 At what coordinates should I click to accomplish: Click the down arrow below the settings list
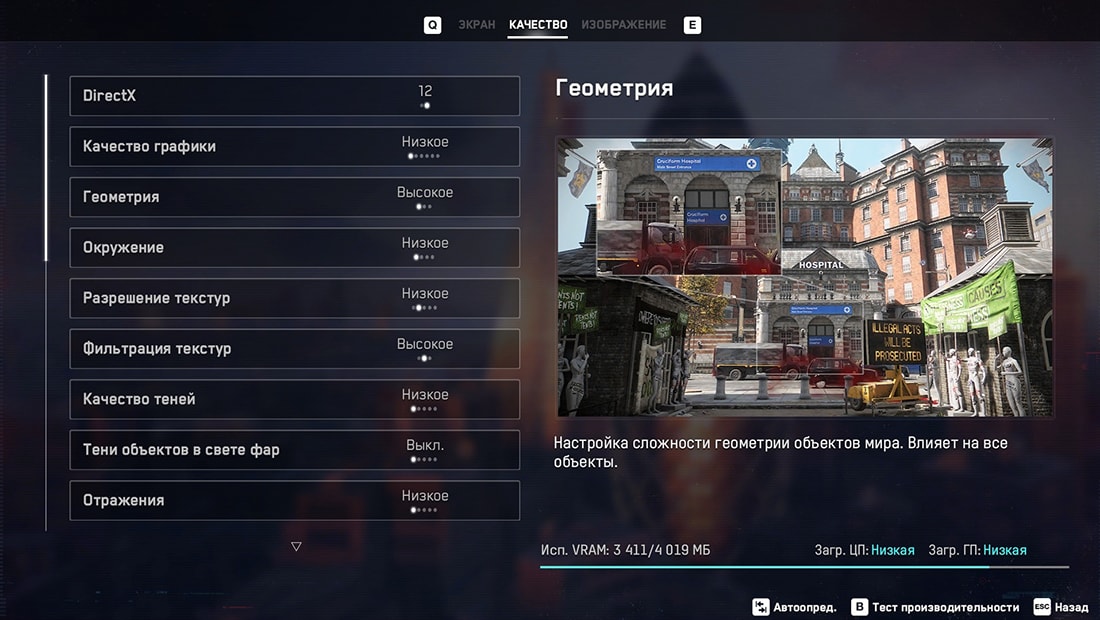(296, 546)
